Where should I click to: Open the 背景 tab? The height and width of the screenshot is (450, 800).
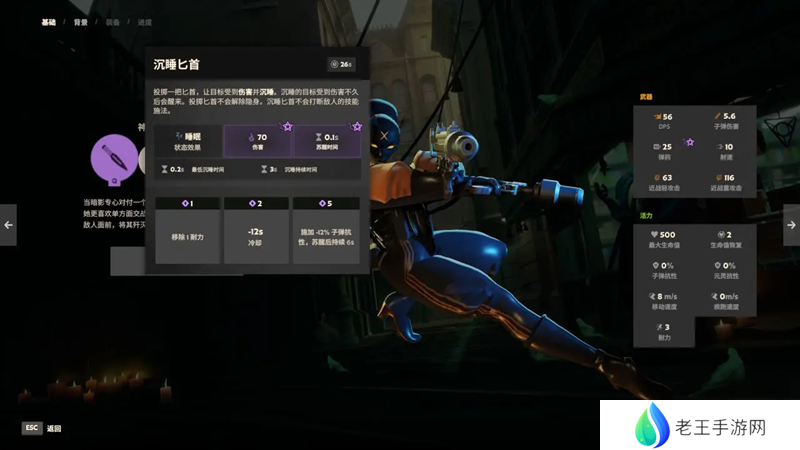coord(81,21)
